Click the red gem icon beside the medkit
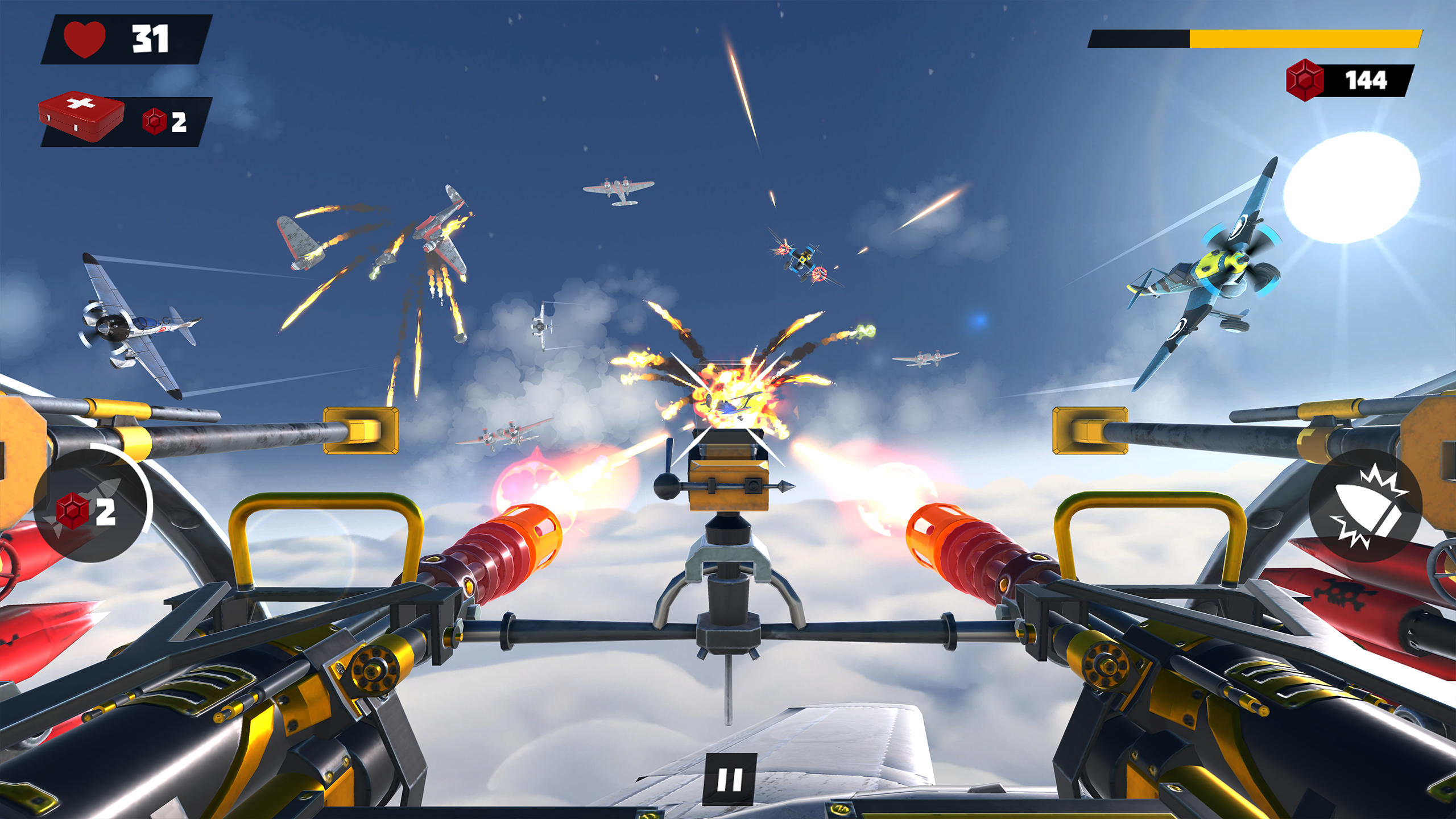This screenshot has width=1456, height=819. click(152, 119)
